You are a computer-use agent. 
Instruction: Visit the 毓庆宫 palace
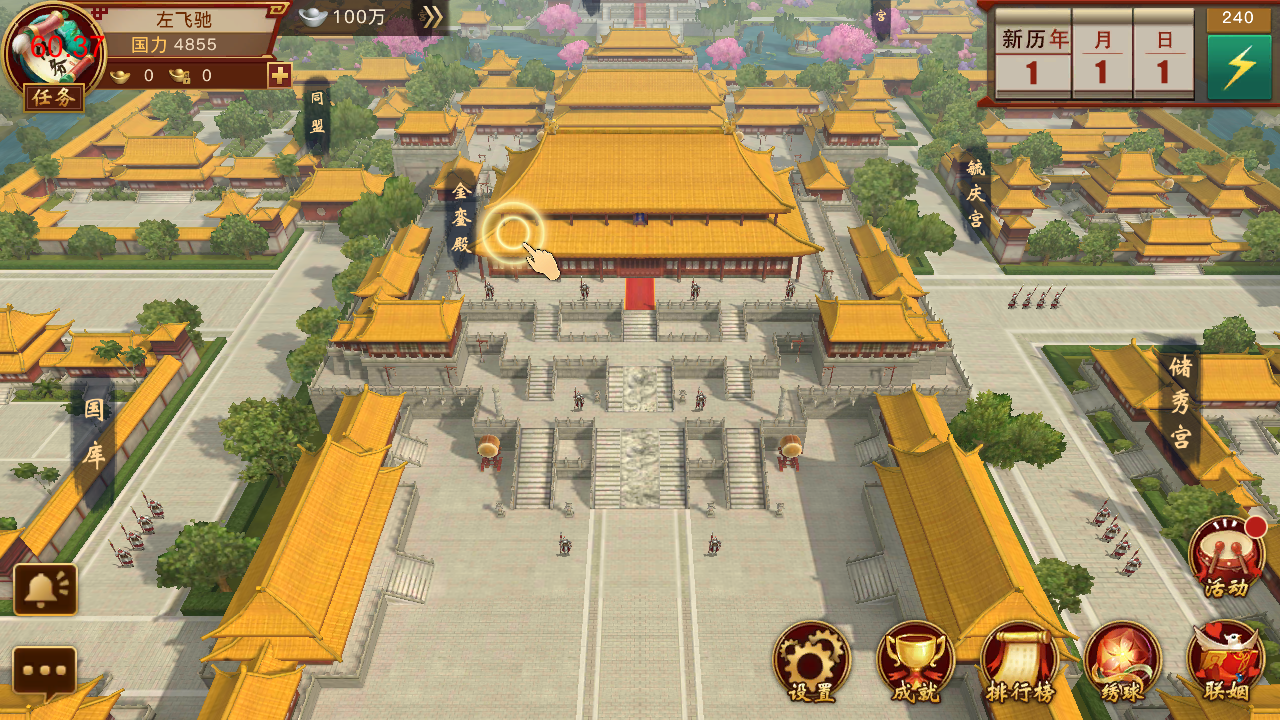pyautogui.click(x=976, y=192)
